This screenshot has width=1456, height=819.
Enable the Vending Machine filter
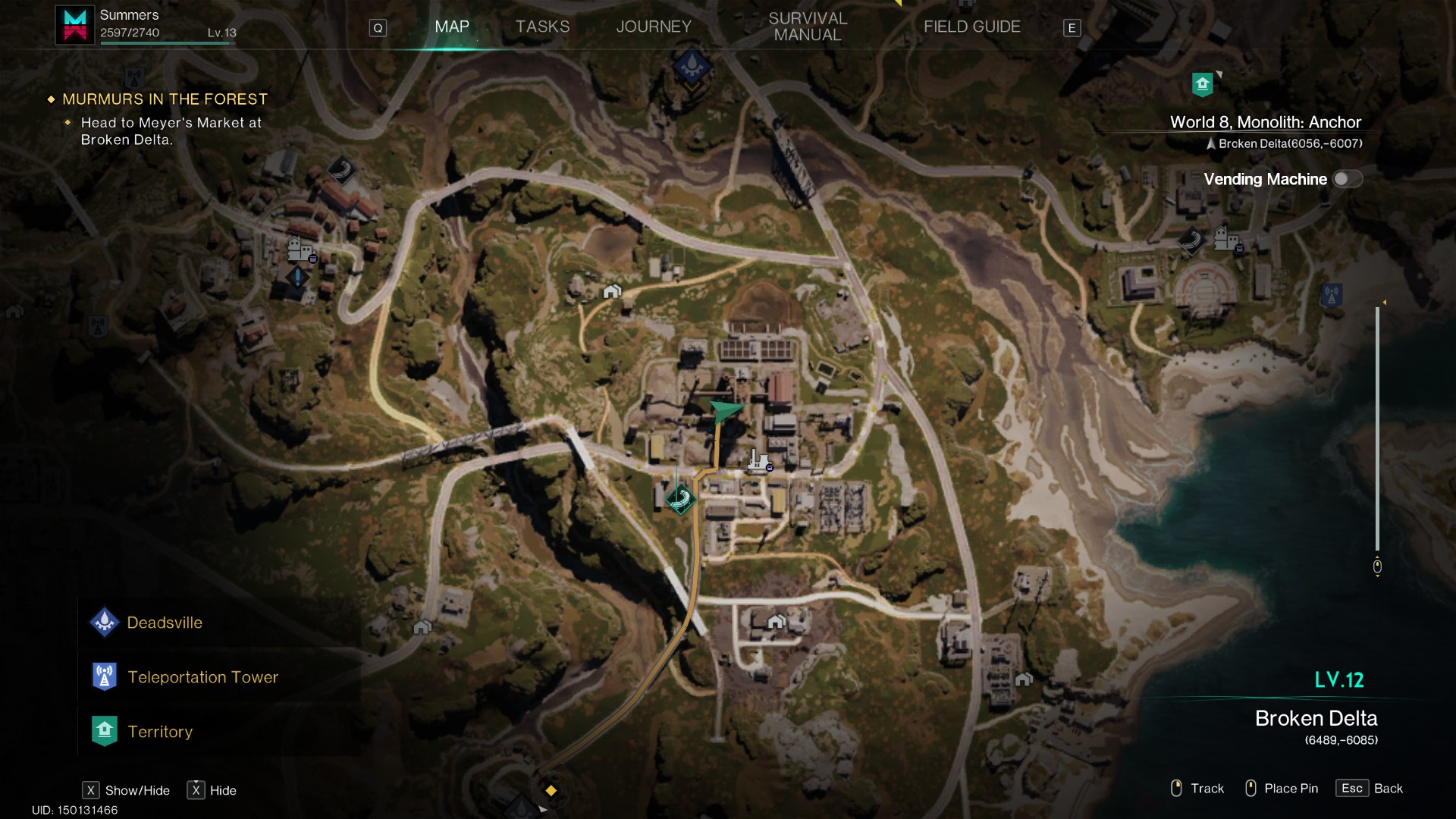click(1347, 179)
